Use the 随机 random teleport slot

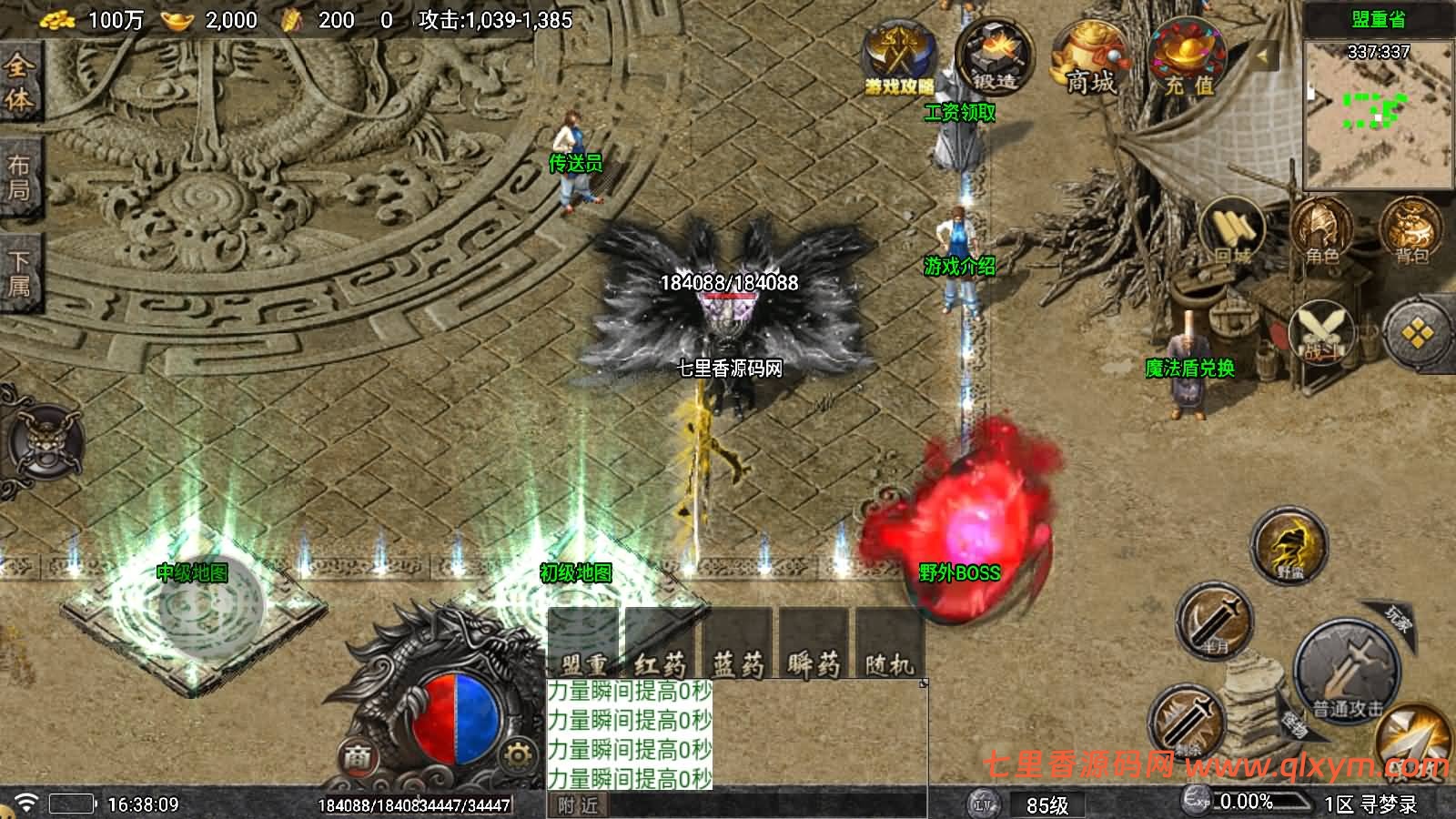tap(889, 645)
